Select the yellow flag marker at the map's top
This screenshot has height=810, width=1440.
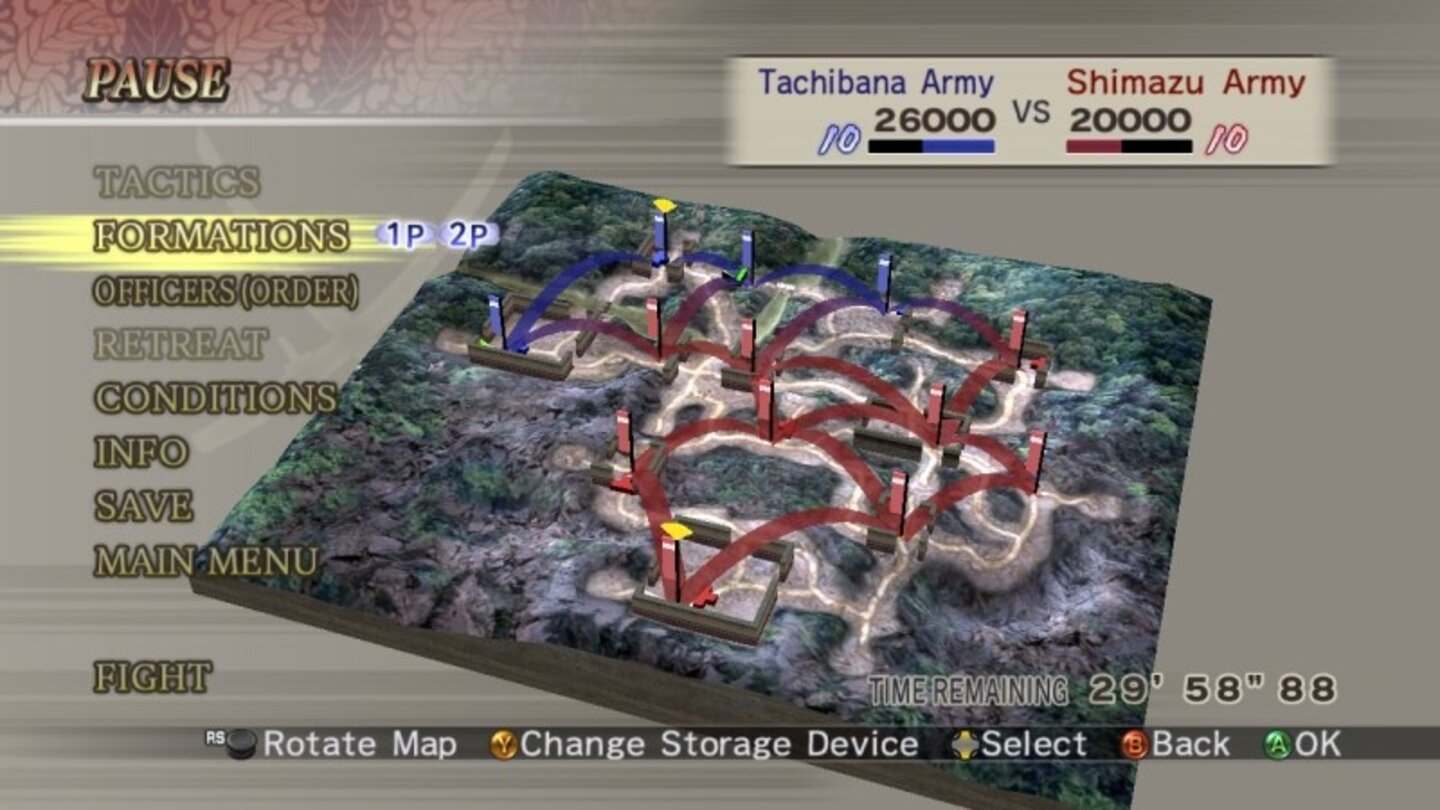pyautogui.click(x=662, y=203)
